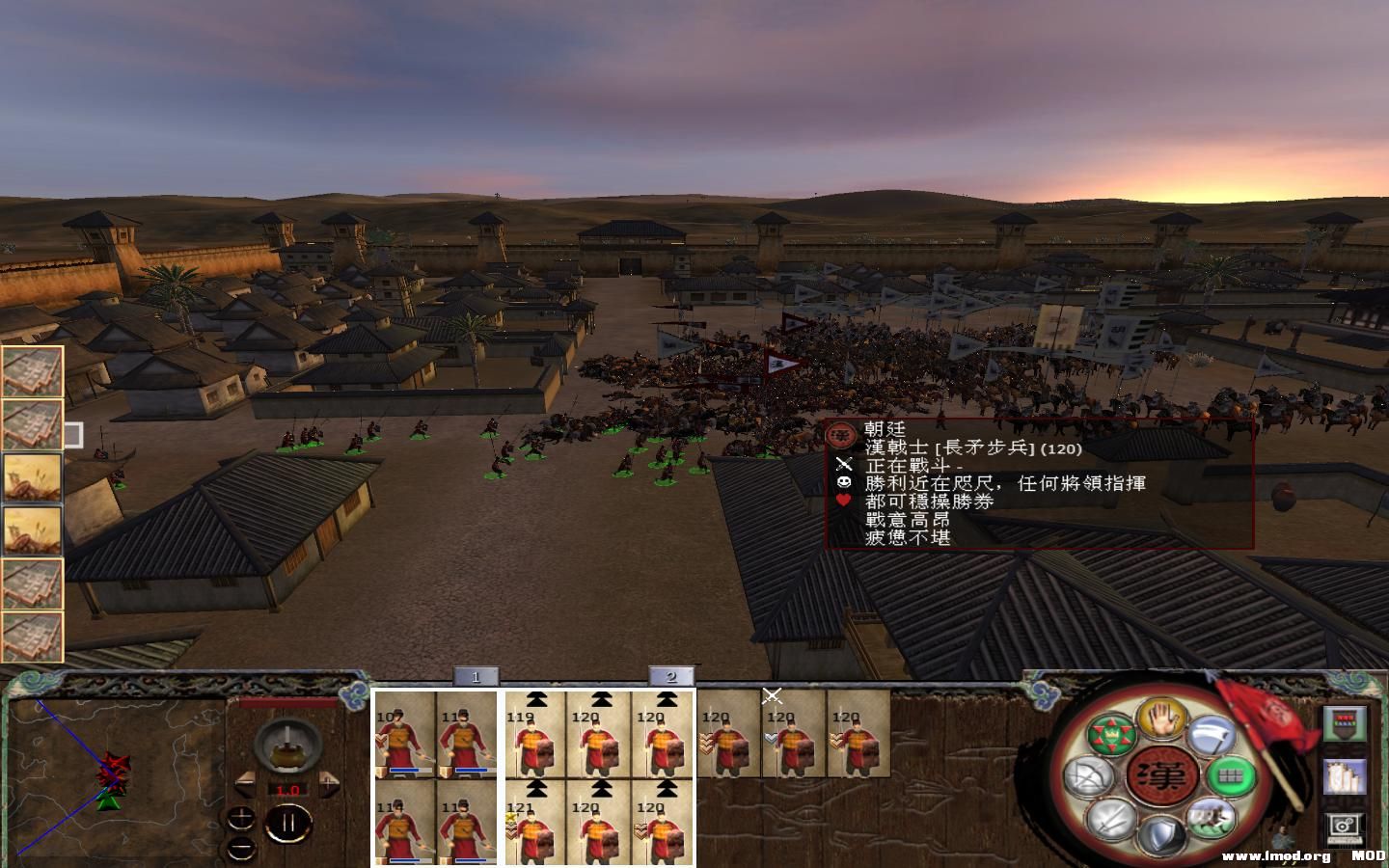Select the curved blade withdraw icon
Image resolution: width=1389 pixels, height=868 pixels.
1211,735
